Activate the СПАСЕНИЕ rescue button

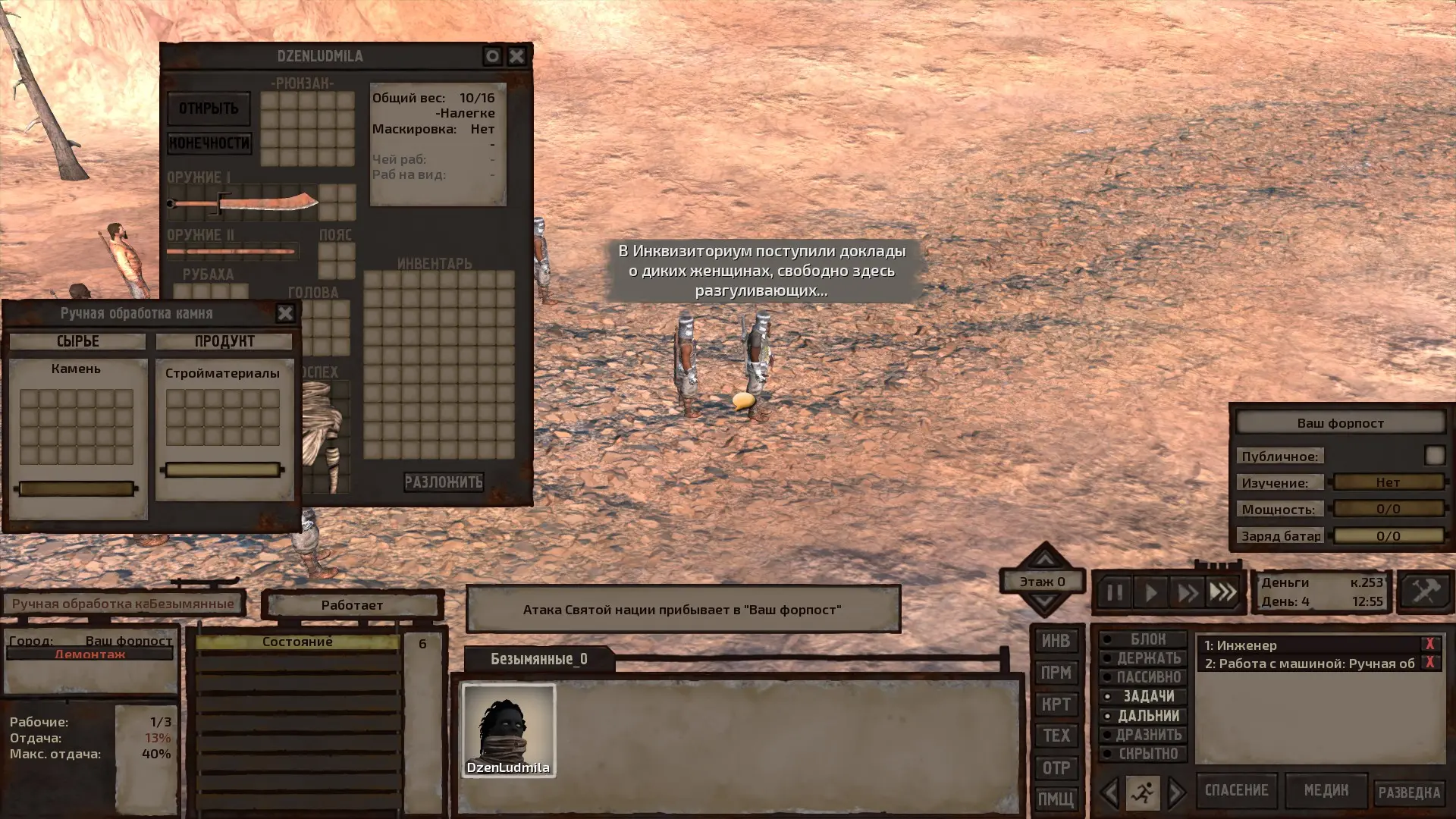pos(1236,791)
